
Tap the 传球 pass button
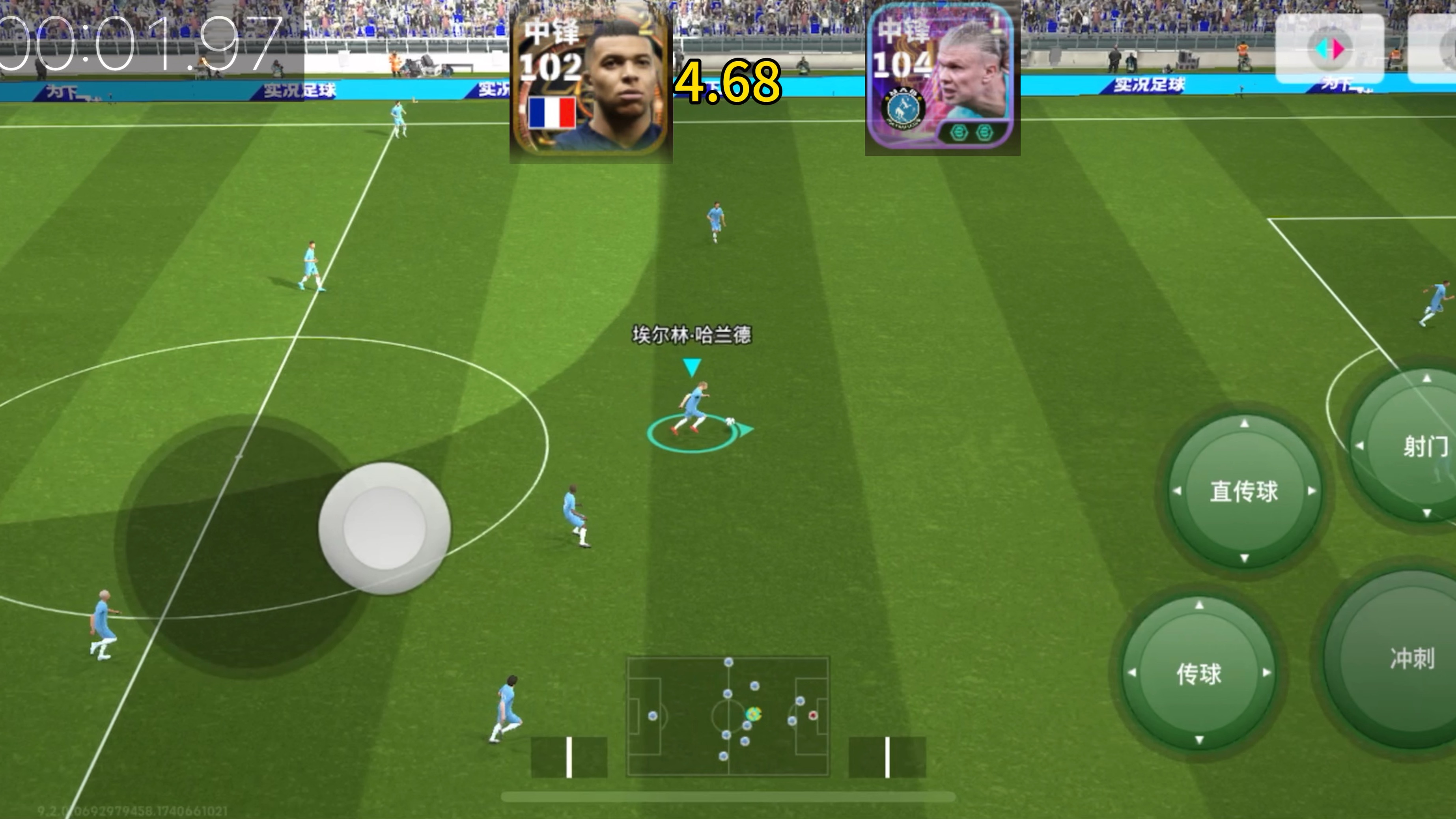(x=1199, y=673)
